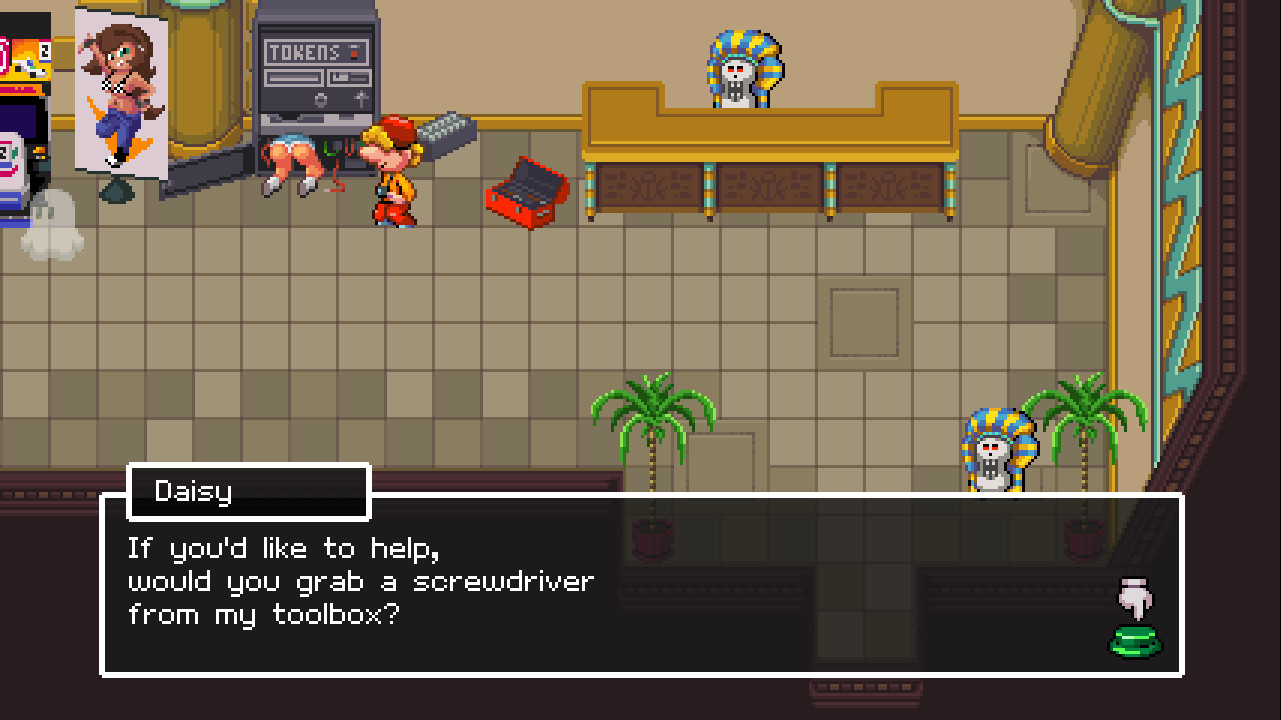Image resolution: width=1281 pixels, height=720 pixels.
Task: Select the Daisy nameplate tab
Action: pyautogui.click(x=248, y=491)
